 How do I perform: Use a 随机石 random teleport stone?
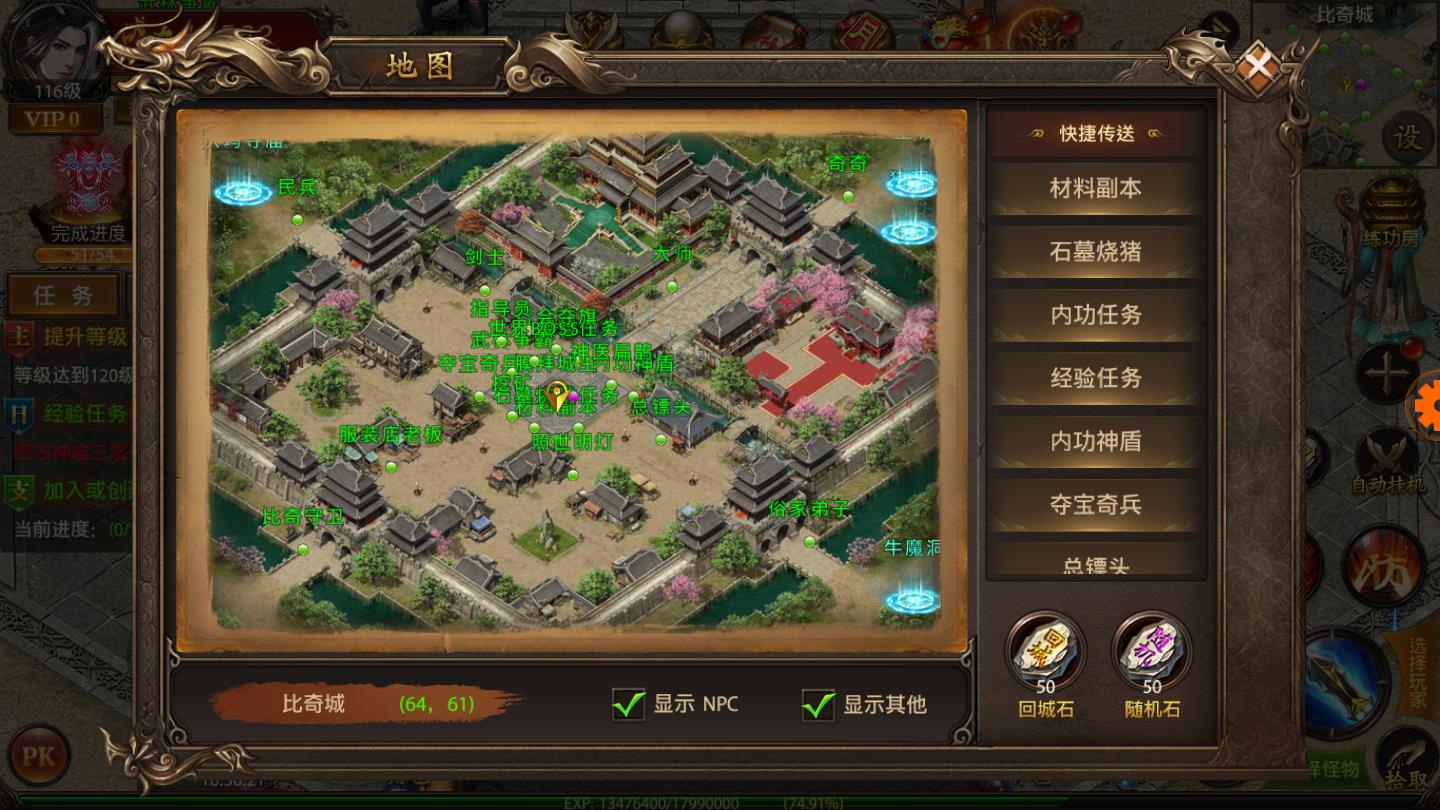(1151, 650)
